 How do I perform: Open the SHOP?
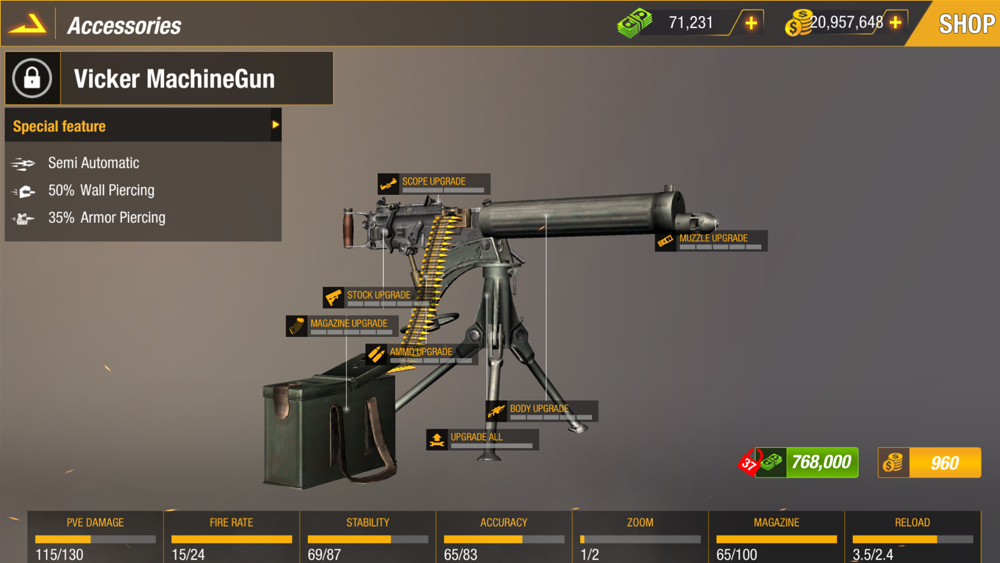962,23
